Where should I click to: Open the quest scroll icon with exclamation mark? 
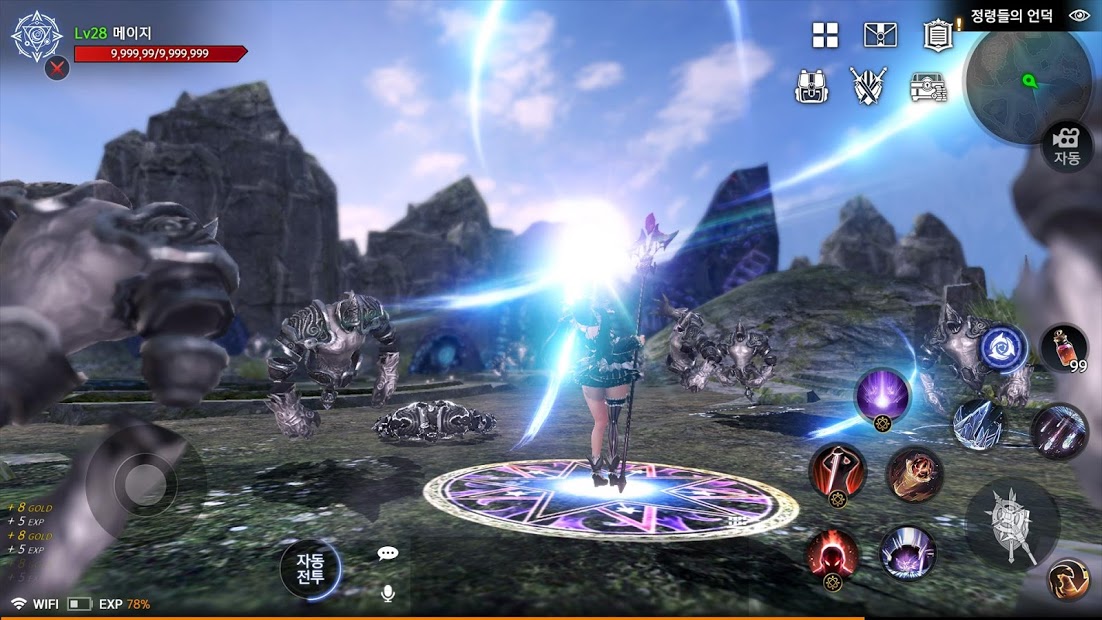(937, 36)
